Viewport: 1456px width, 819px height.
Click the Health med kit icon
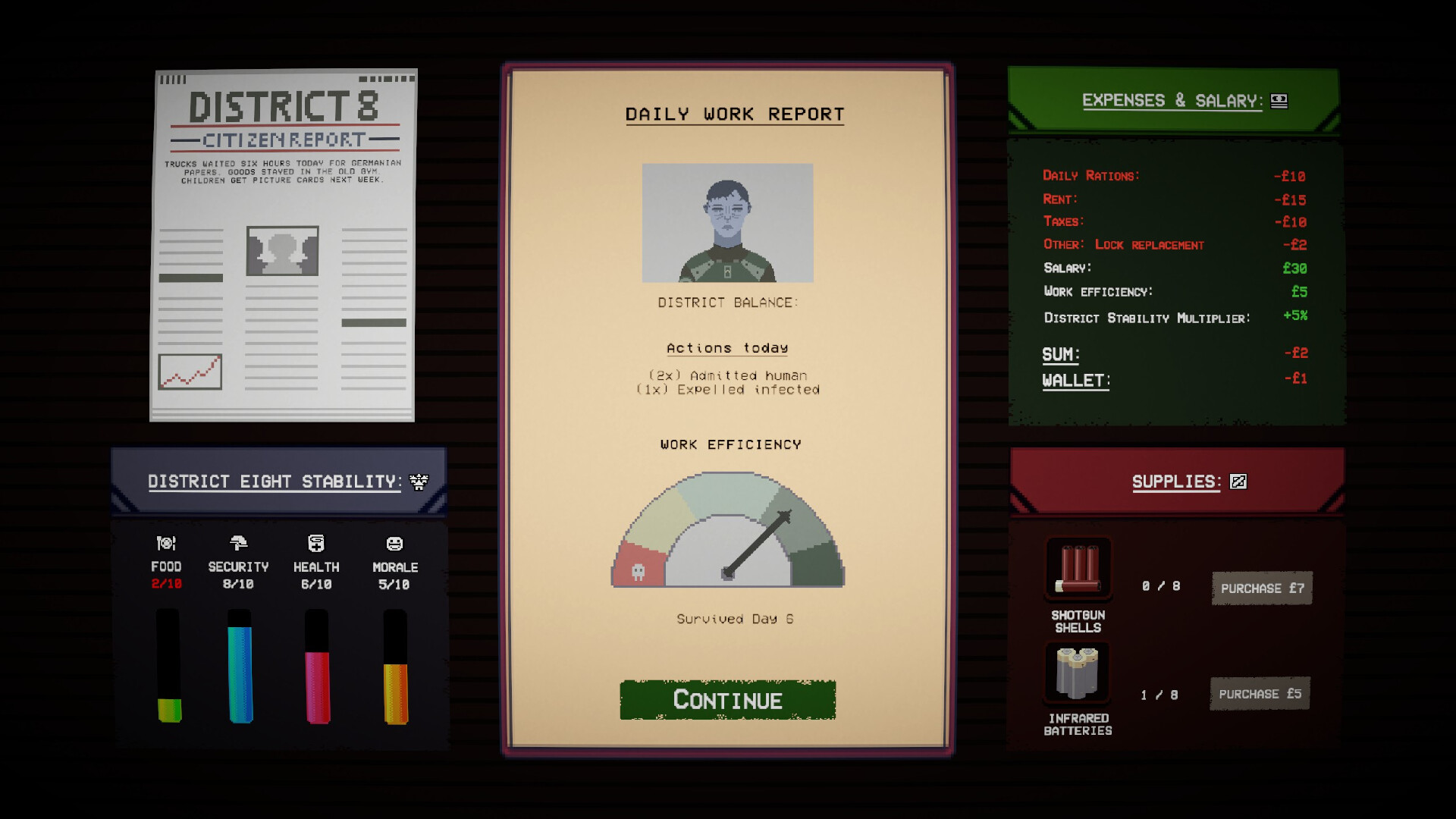[317, 541]
